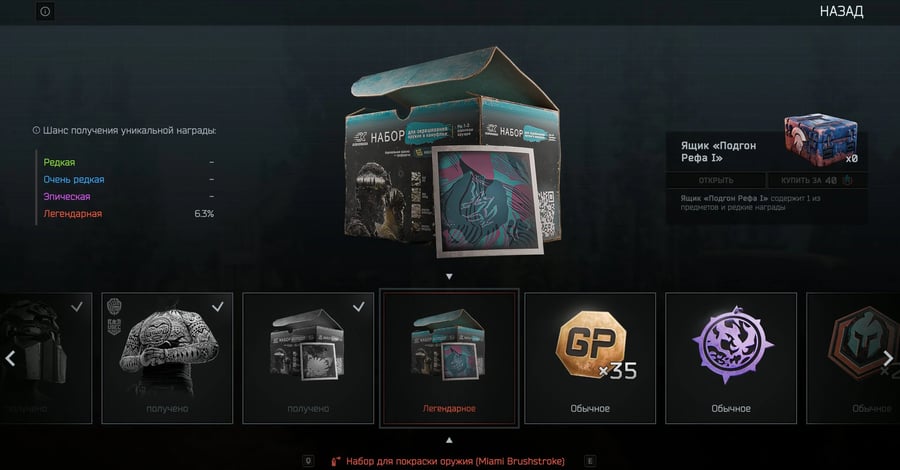The width and height of the screenshot is (900, 470).
Task: Choose the greyed-out received box reward tile
Action: [308, 357]
